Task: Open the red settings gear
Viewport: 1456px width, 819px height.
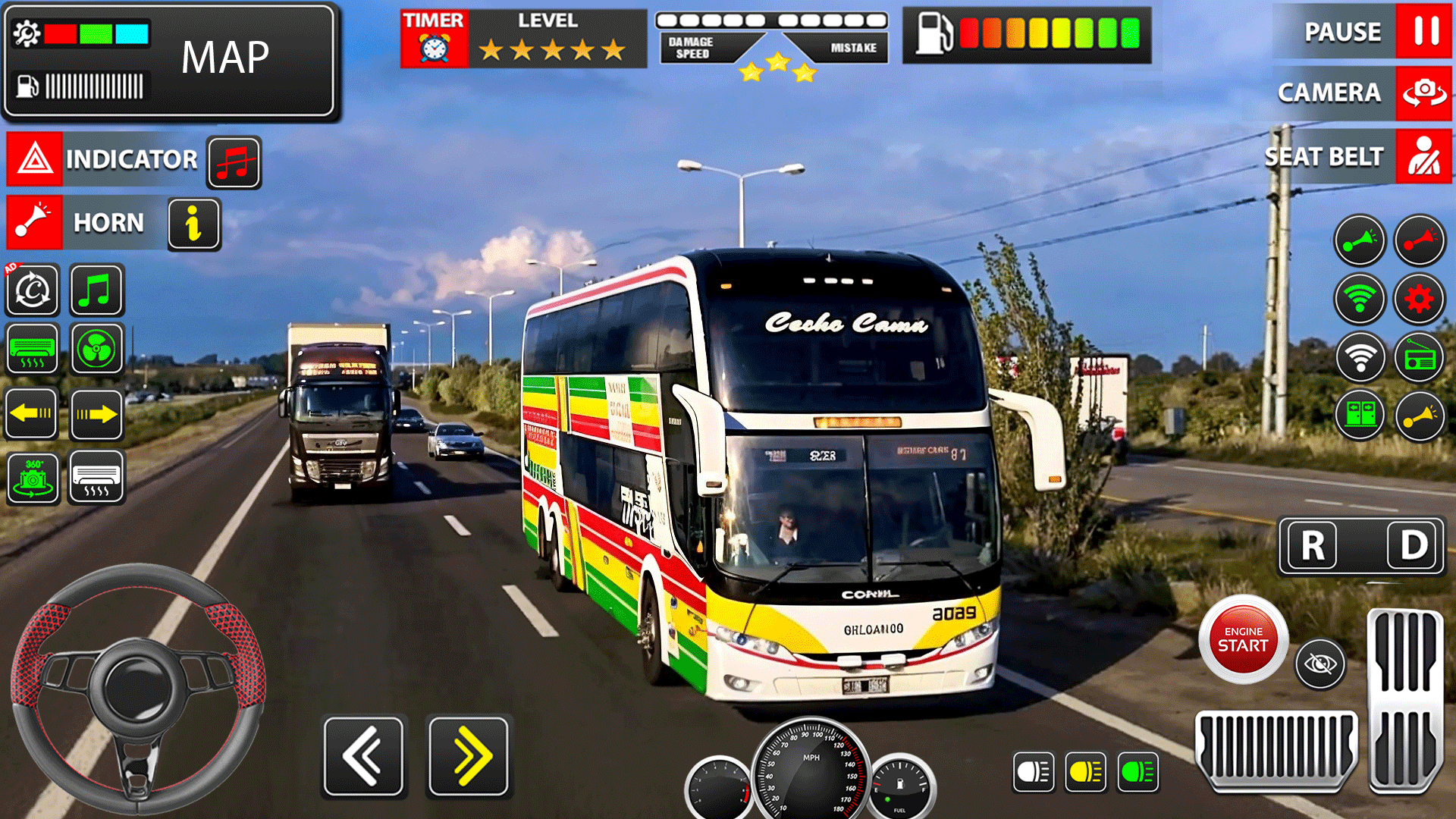Action: coord(1420,298)
